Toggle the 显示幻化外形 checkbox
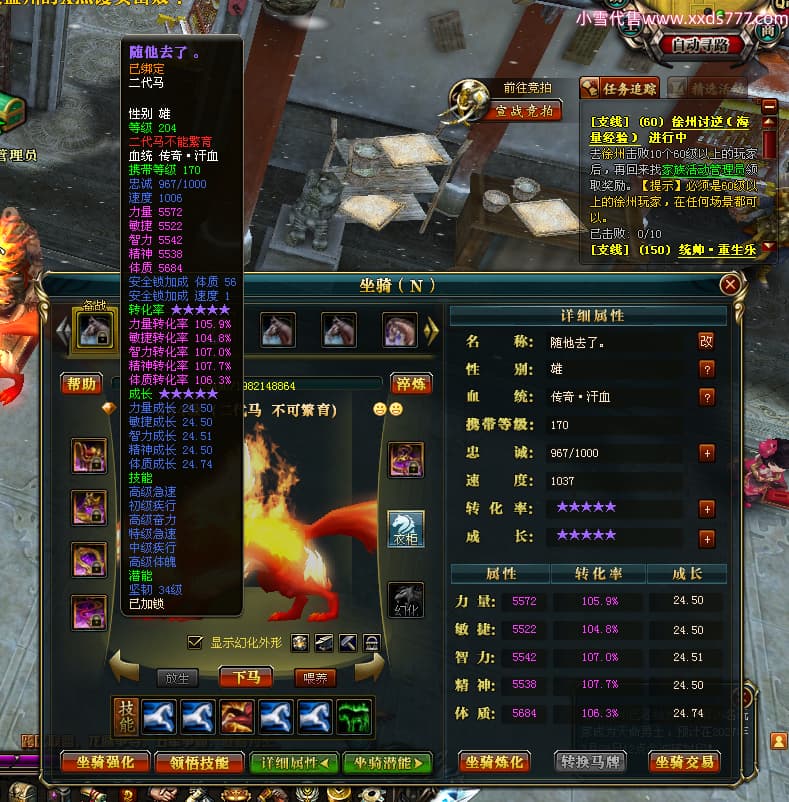This screenshot has height=802, width=789. [x=195, y=642]
